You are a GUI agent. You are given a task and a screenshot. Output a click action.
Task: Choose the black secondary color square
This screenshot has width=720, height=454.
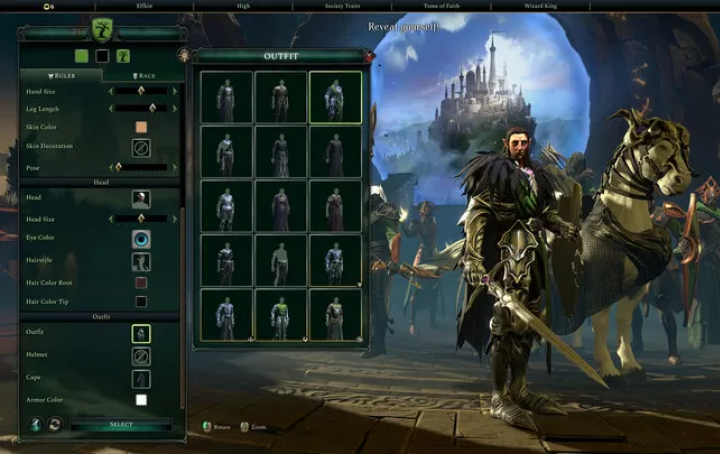tap(102, 56)
